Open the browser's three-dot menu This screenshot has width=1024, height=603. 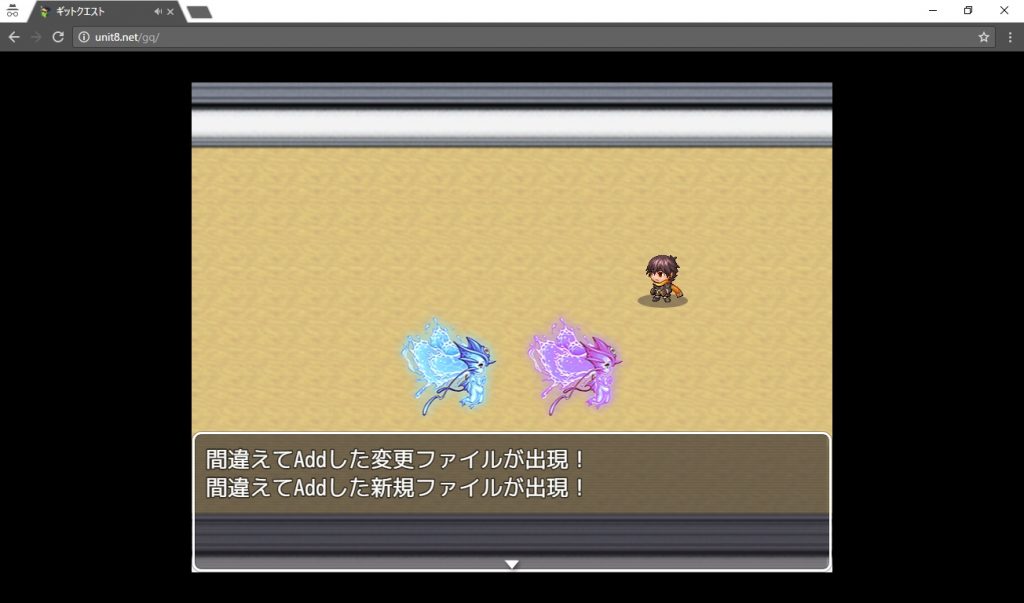tap(1009, 37)
